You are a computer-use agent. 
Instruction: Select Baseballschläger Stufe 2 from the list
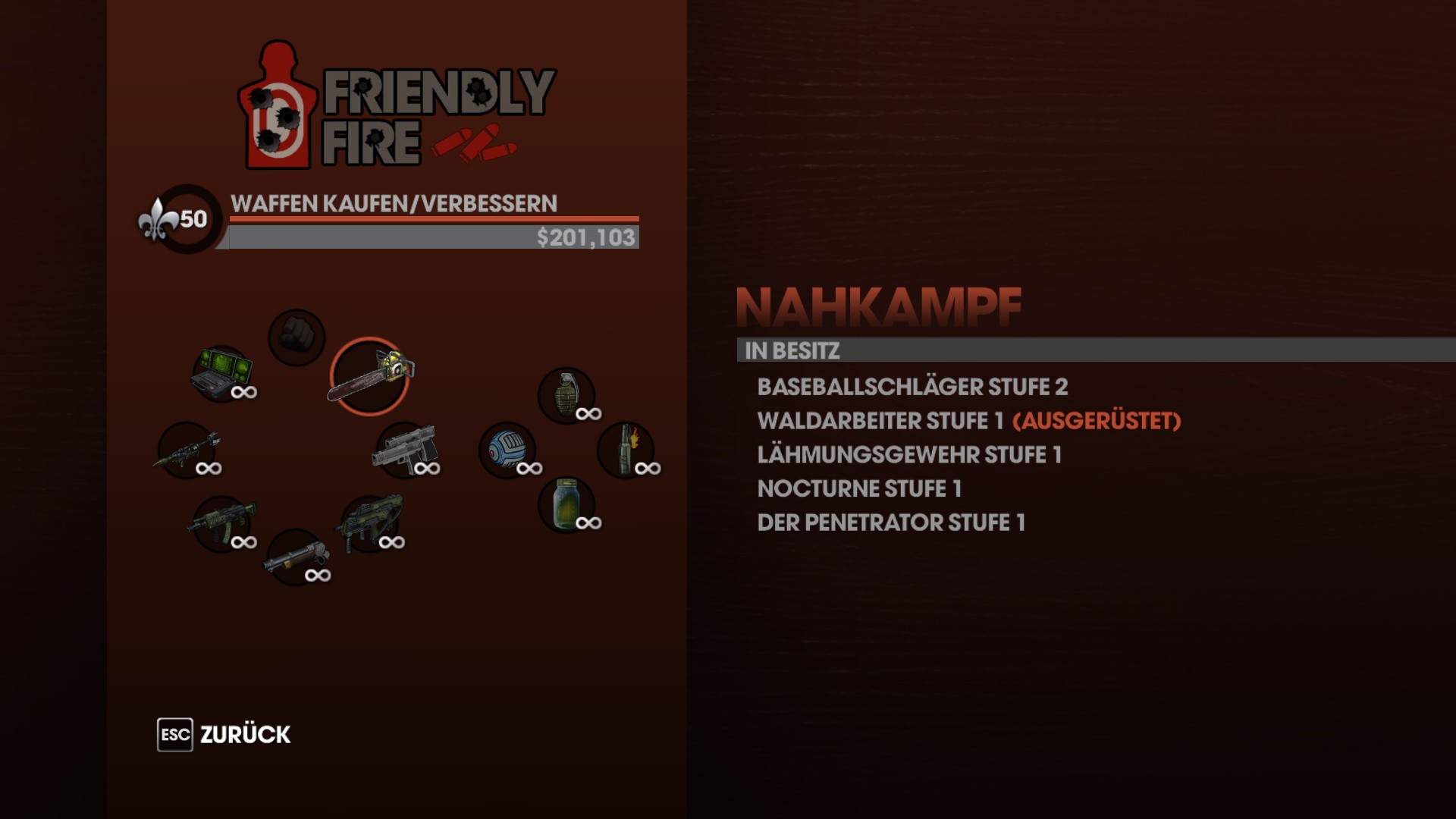(x=912, y=387)
